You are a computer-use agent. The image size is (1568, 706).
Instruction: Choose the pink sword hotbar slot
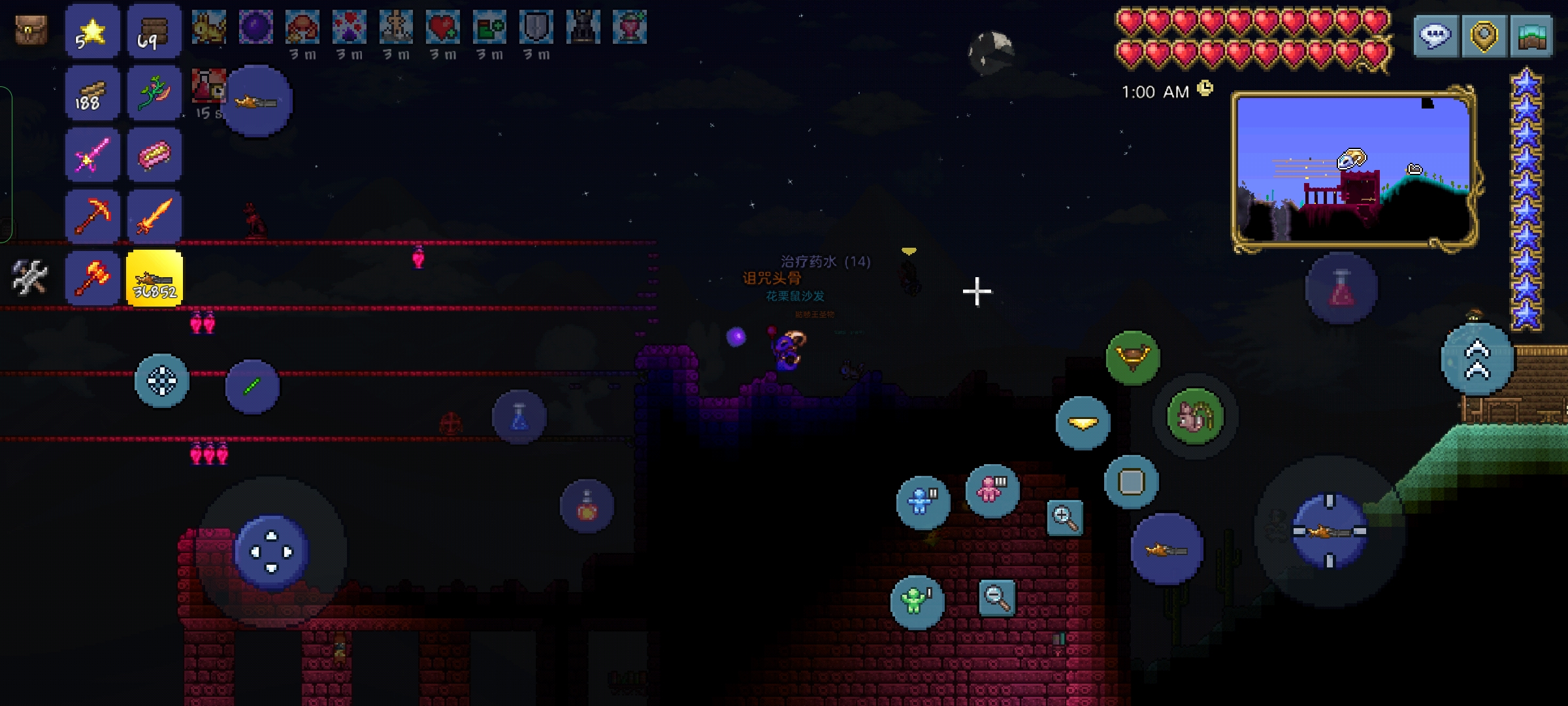click(92, 156)
